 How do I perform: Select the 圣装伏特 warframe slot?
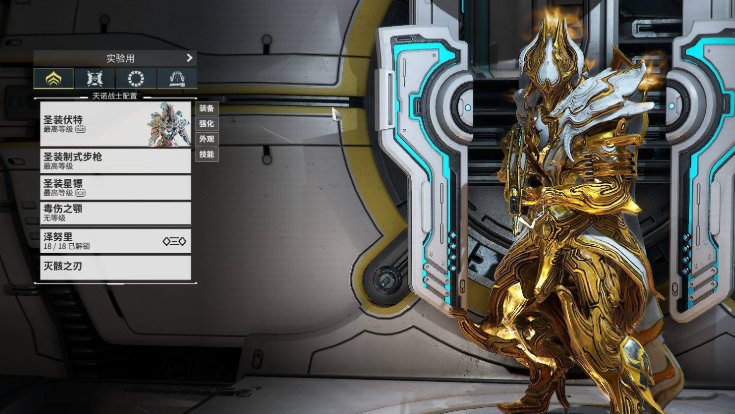(x=113, y=124)
